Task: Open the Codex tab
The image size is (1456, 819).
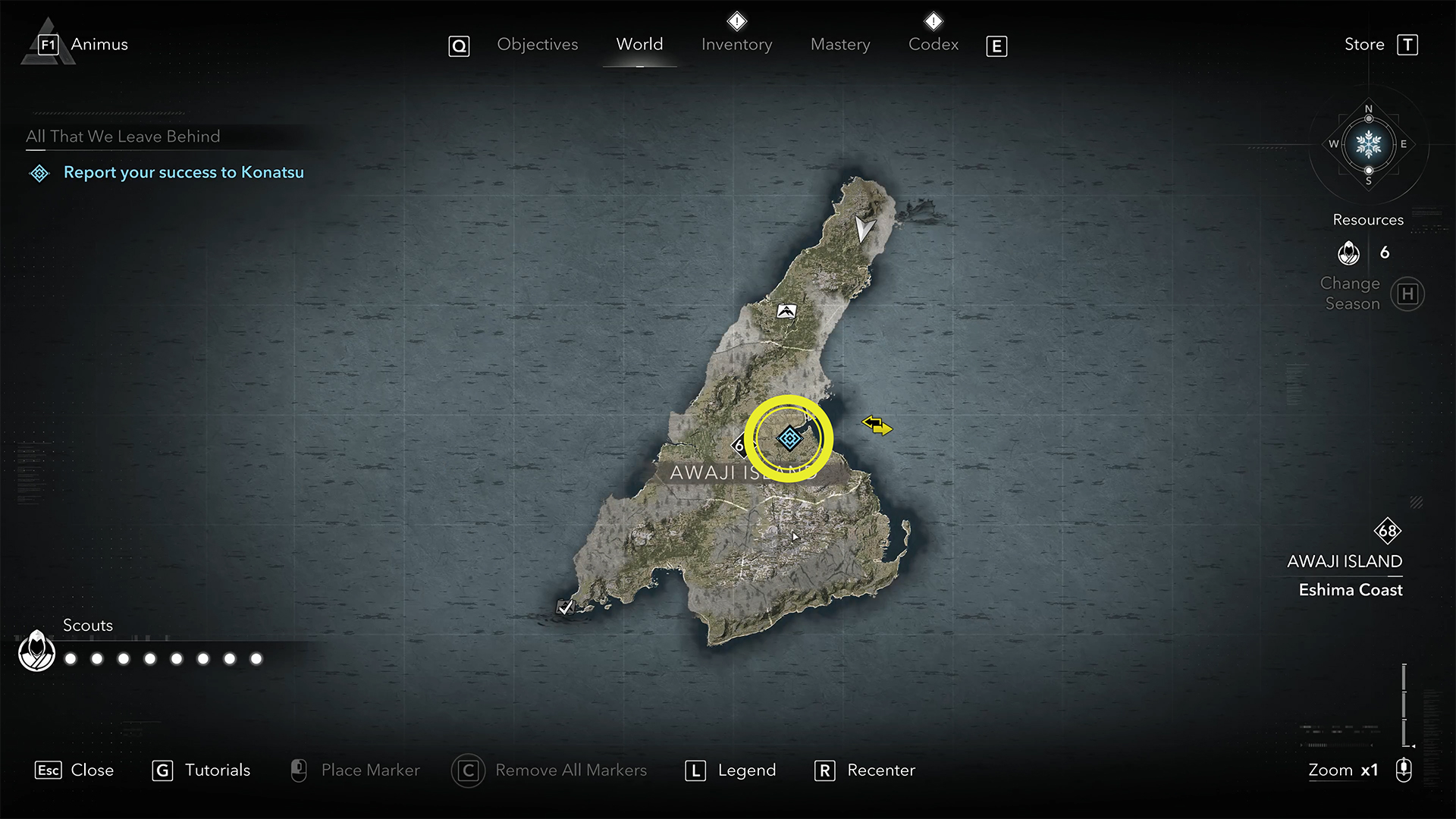Action: coord(933,45)
